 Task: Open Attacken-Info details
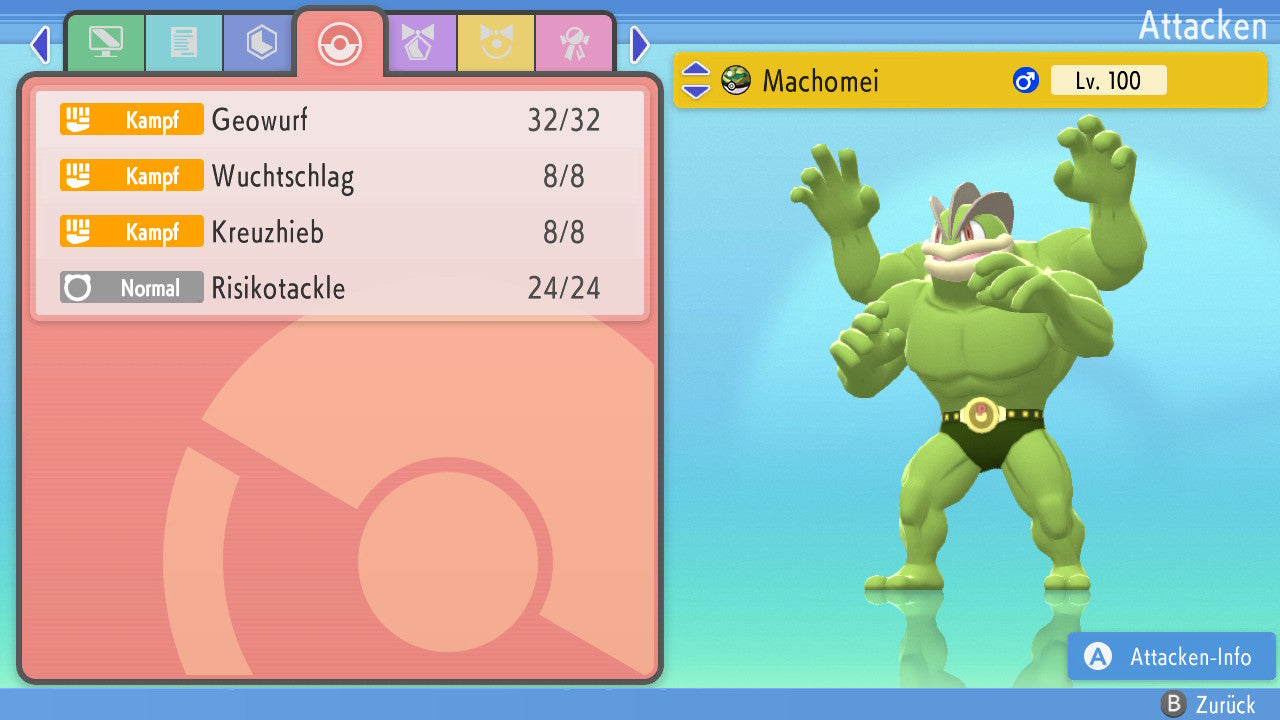(1171, 657)
